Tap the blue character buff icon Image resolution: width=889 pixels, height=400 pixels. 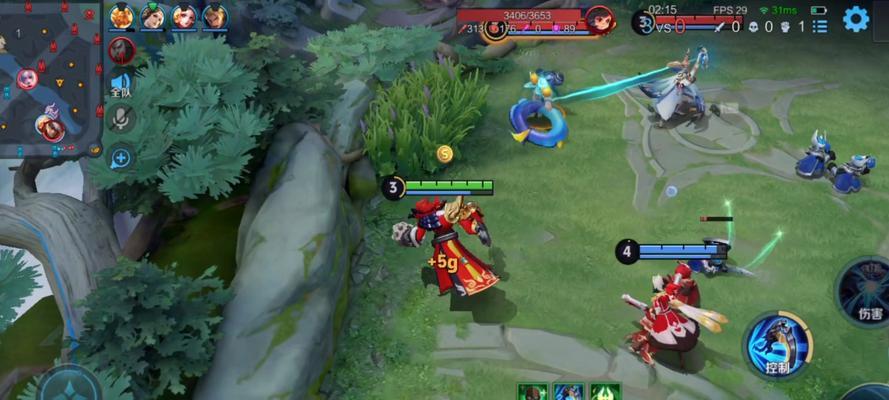[567, 392]
